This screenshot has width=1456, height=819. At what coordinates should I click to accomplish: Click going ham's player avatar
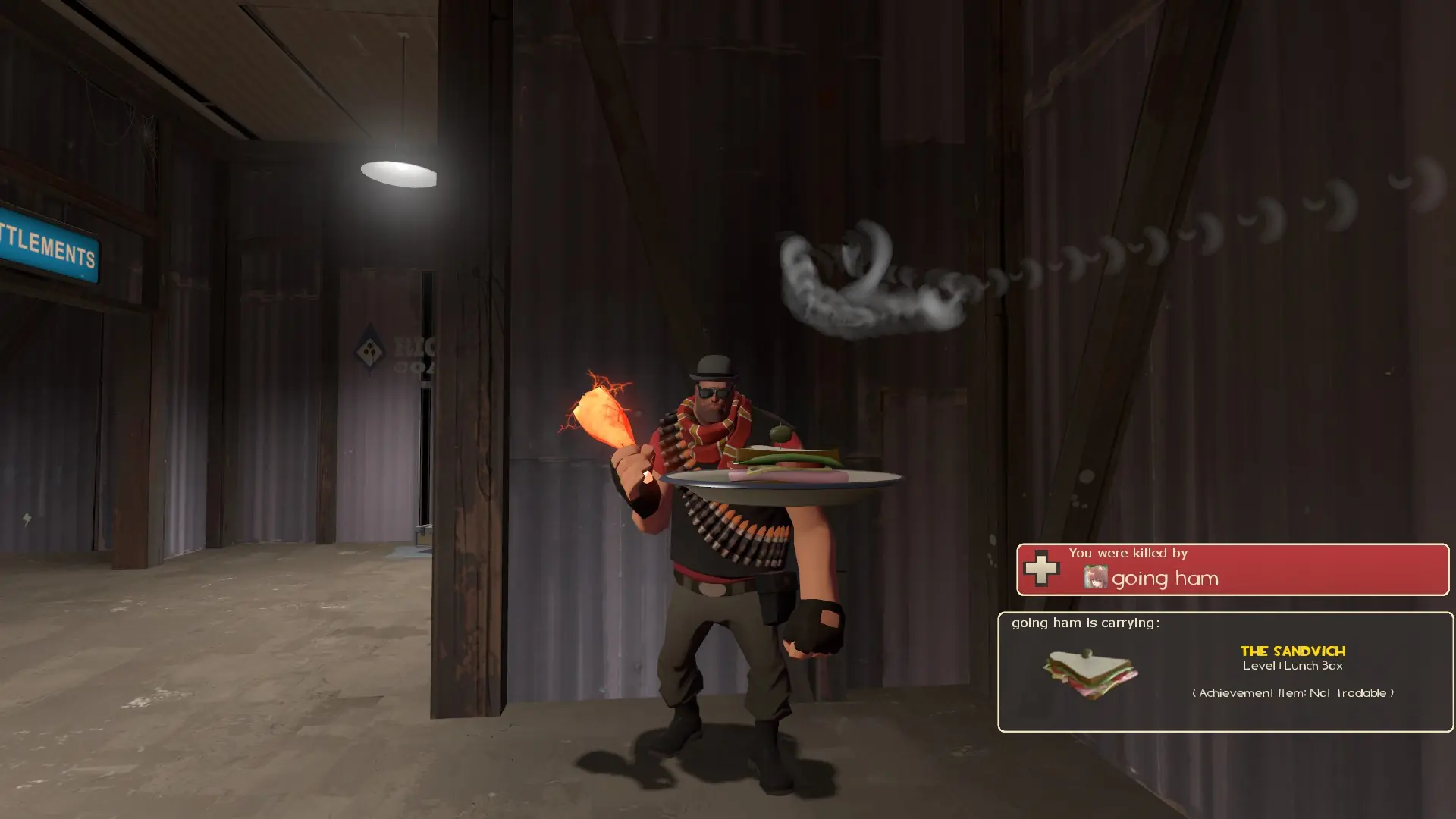tap(1095, 578)
